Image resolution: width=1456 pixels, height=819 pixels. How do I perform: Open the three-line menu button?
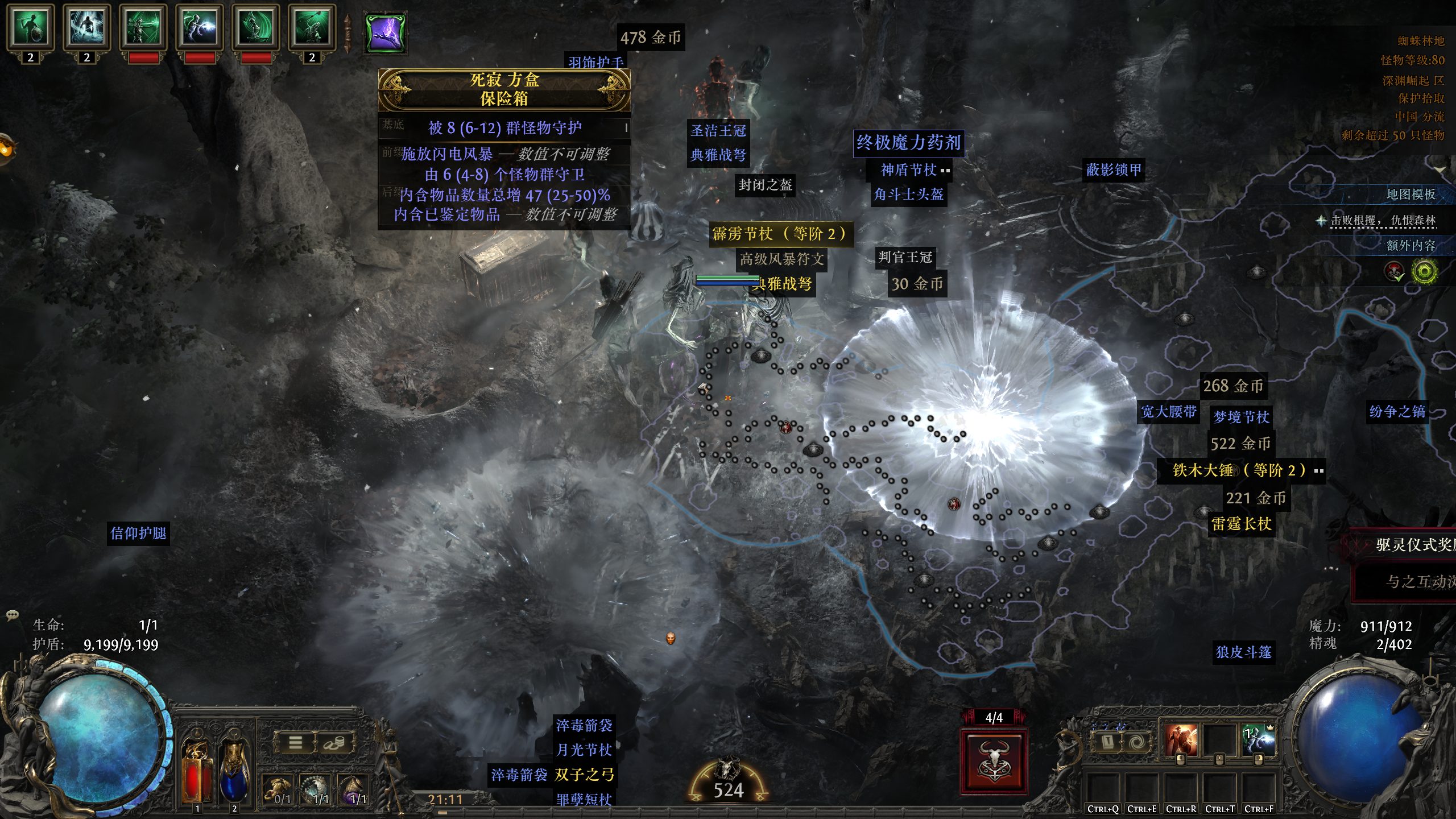[x=295, y=742]
